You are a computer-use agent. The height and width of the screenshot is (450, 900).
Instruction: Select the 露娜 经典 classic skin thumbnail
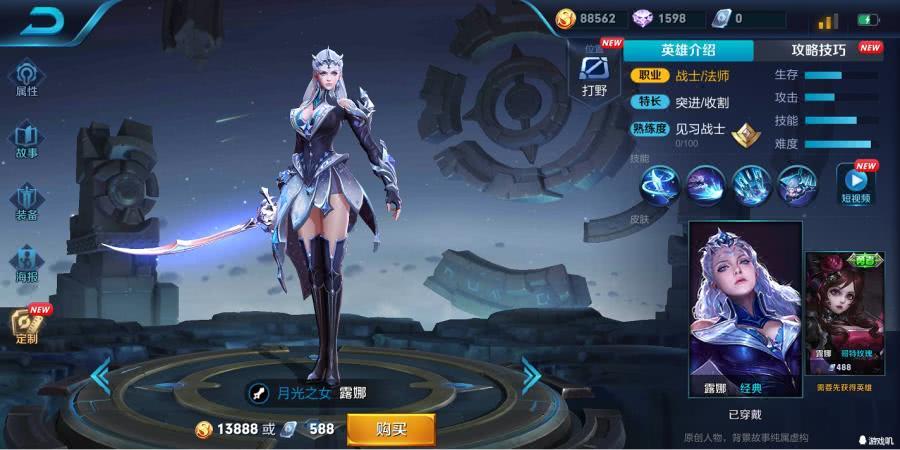coord(745,310)
